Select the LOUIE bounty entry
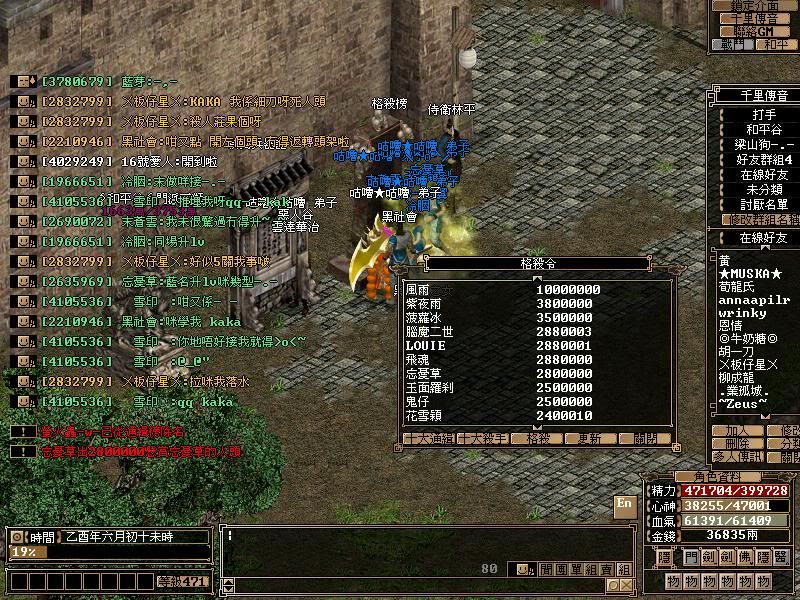 tap(424, 345)
